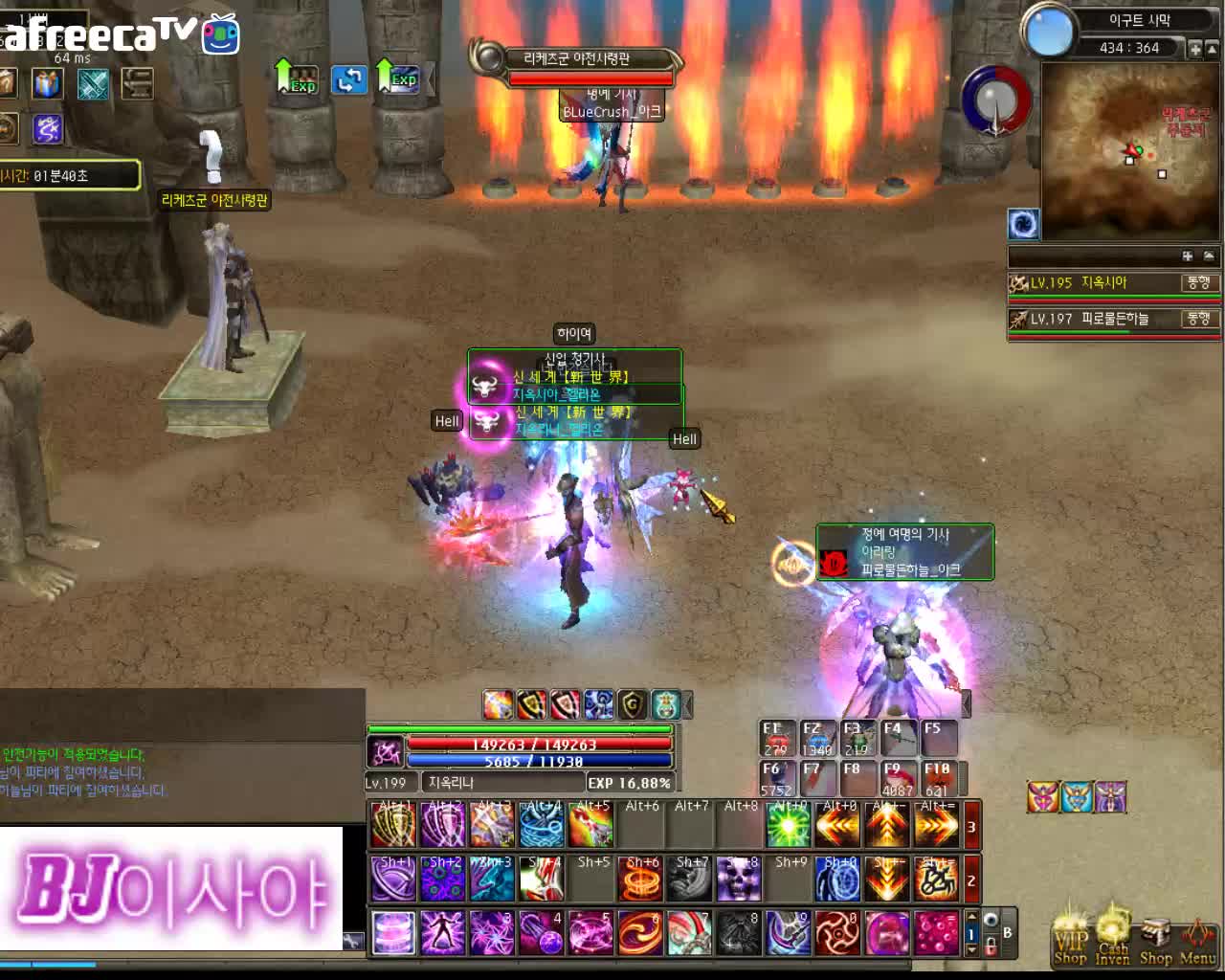
Task: Click the desert minimap
Action: (x=1129, y=150)
